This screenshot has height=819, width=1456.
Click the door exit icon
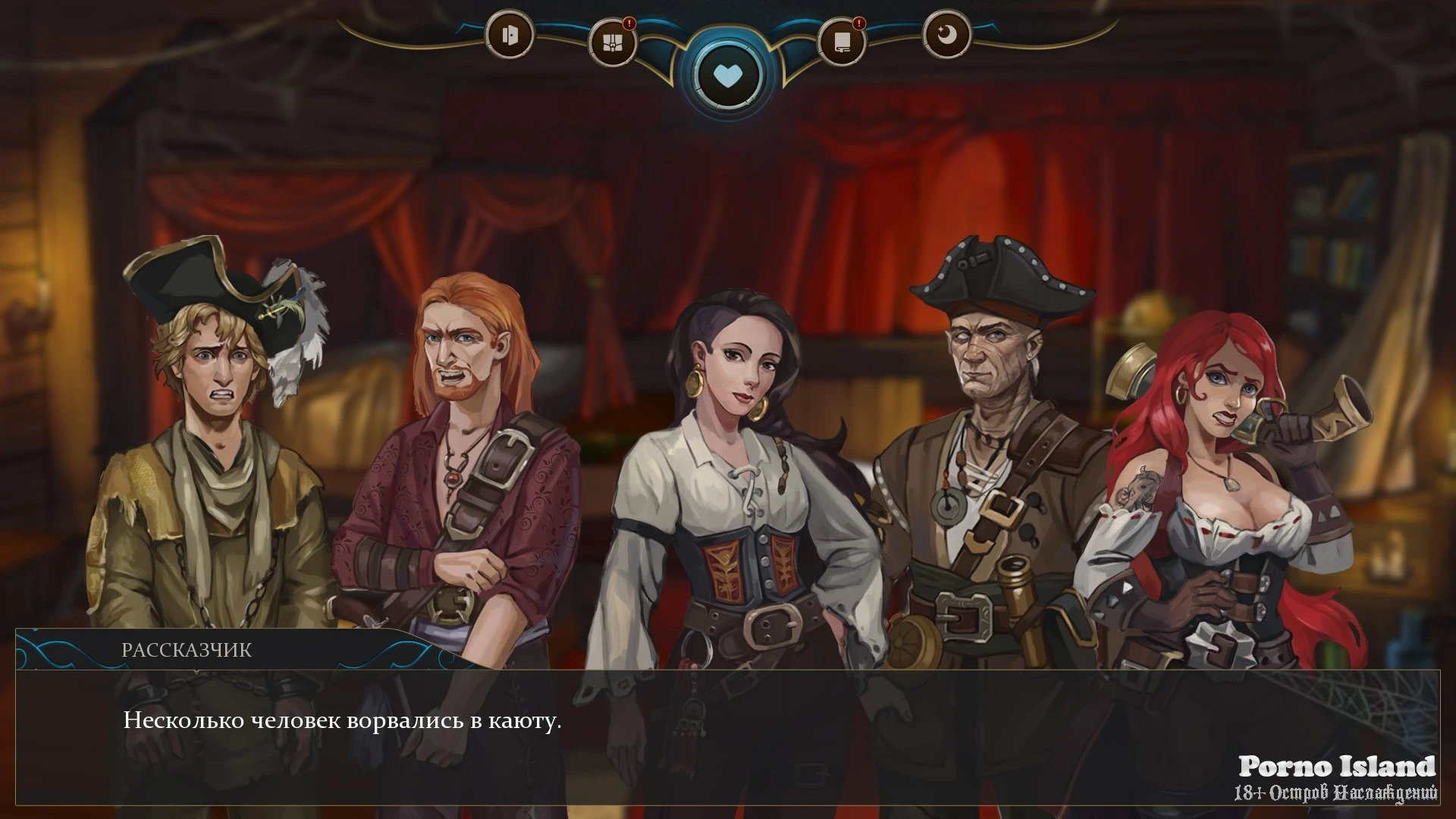click(x=510, y=35)
